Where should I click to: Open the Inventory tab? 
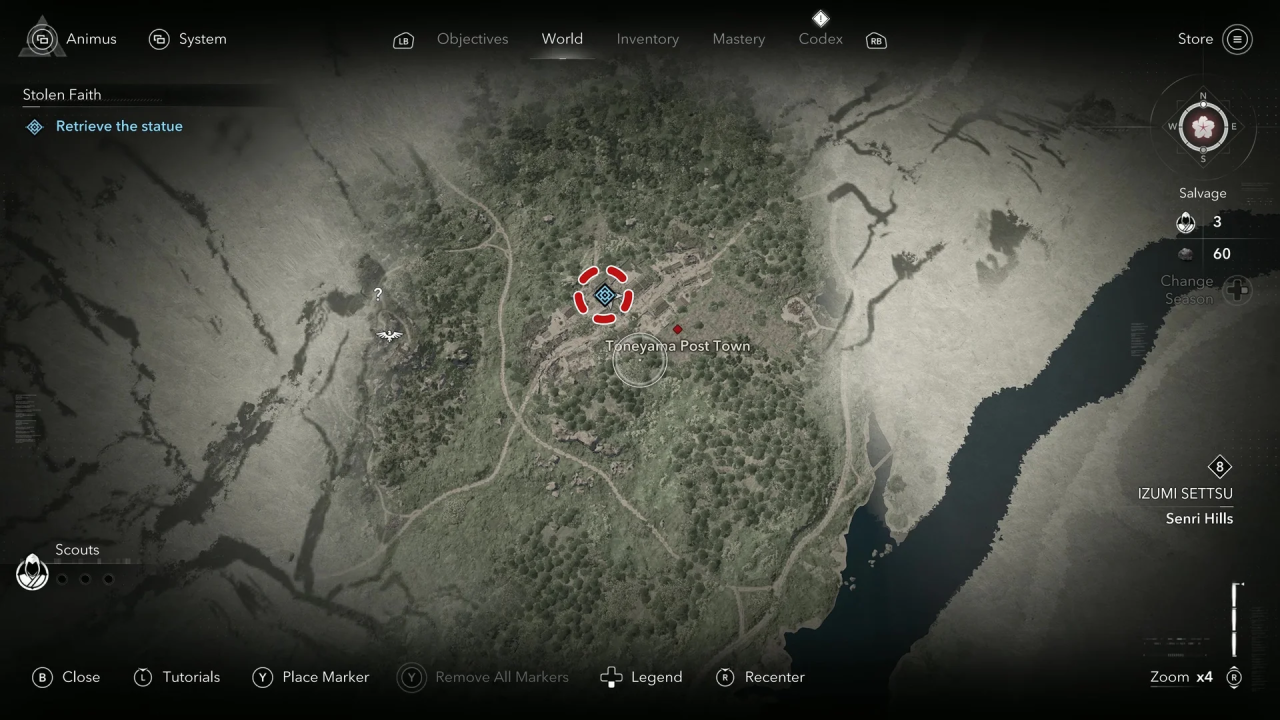point(647,39)
